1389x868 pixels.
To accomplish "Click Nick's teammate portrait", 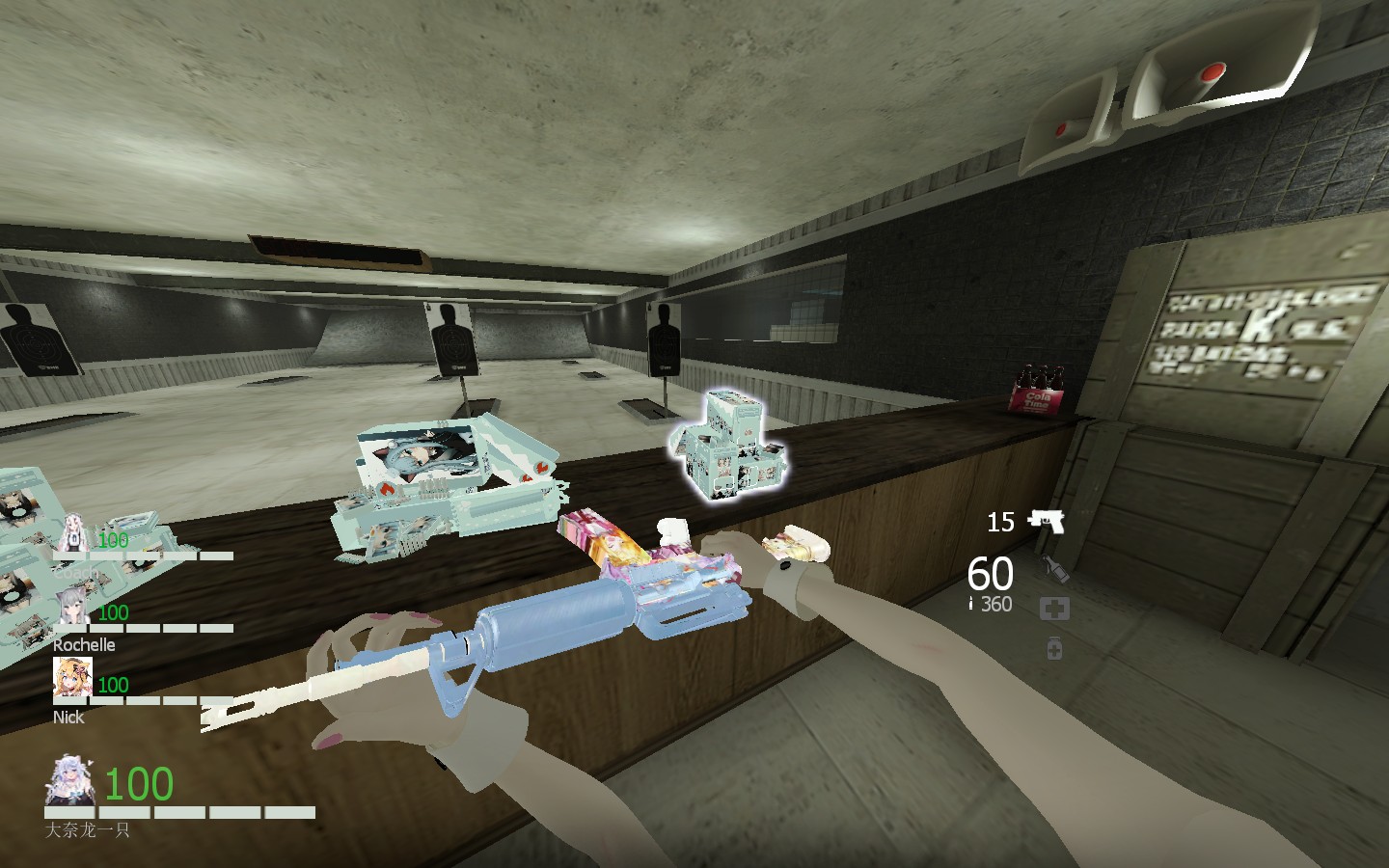I will coord(72,679).
